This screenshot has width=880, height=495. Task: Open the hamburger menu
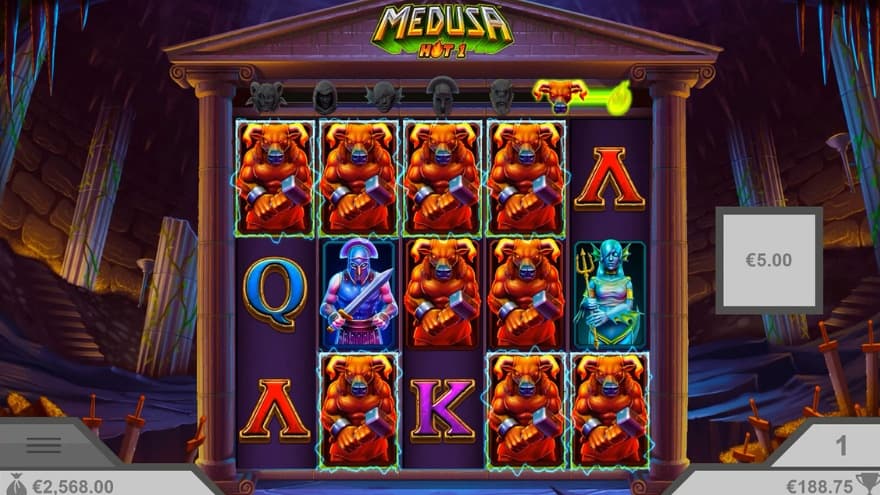[x=43, y=445]
